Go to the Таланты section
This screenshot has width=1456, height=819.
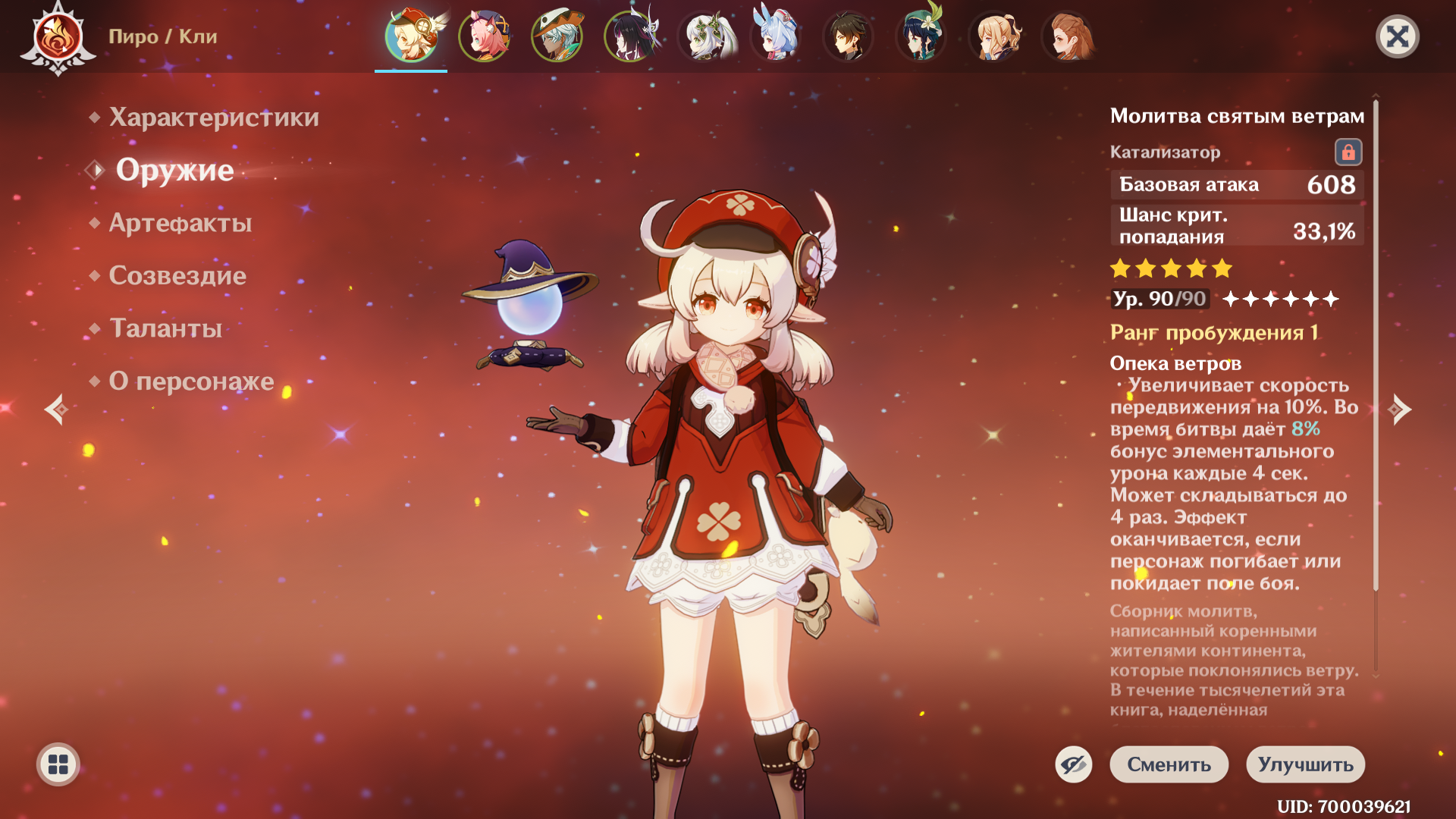point(165,328)
